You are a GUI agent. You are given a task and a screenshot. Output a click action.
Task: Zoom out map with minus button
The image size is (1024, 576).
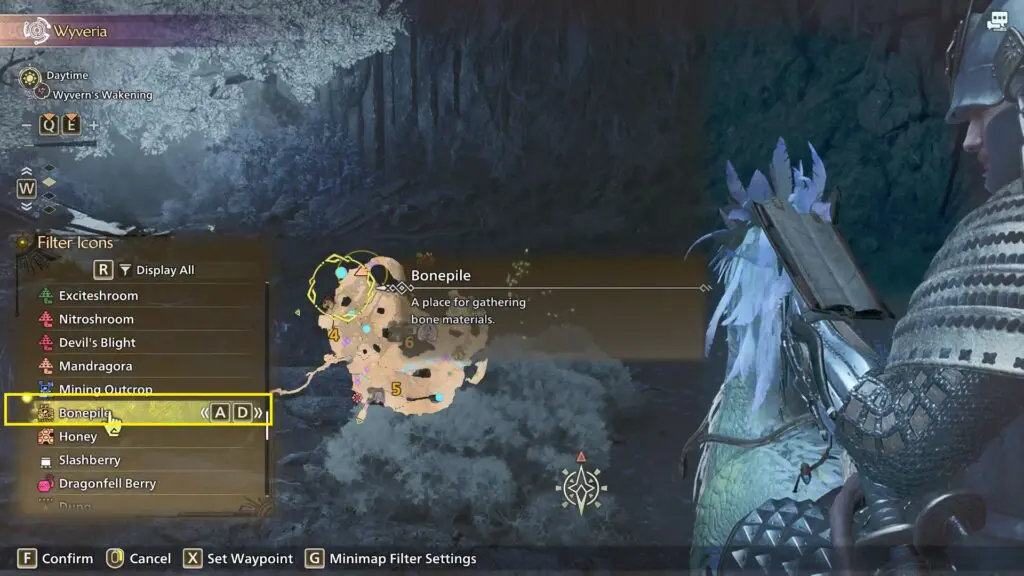26,125
